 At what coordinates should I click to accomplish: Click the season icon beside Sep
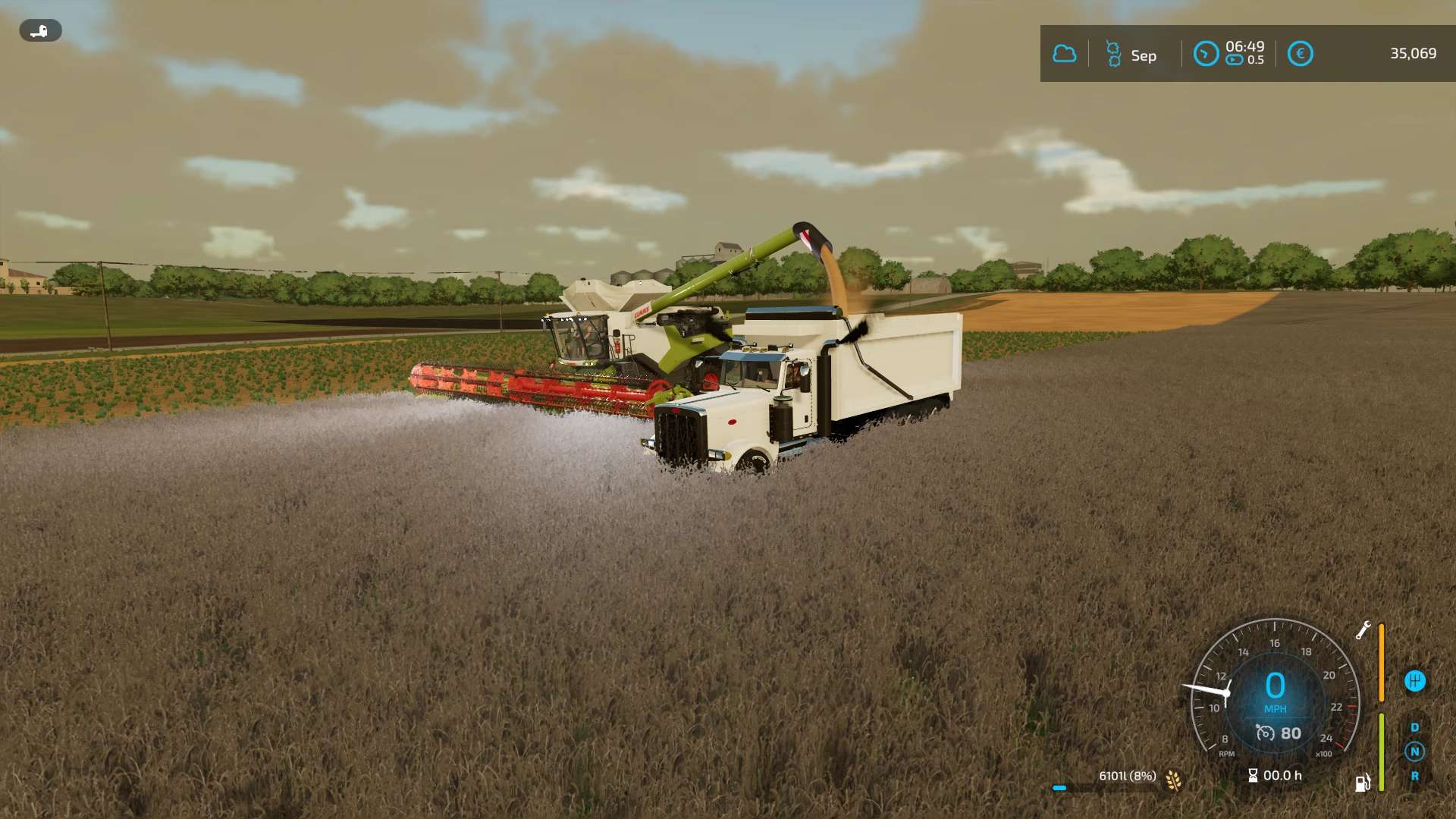(x=1113, y=55)
